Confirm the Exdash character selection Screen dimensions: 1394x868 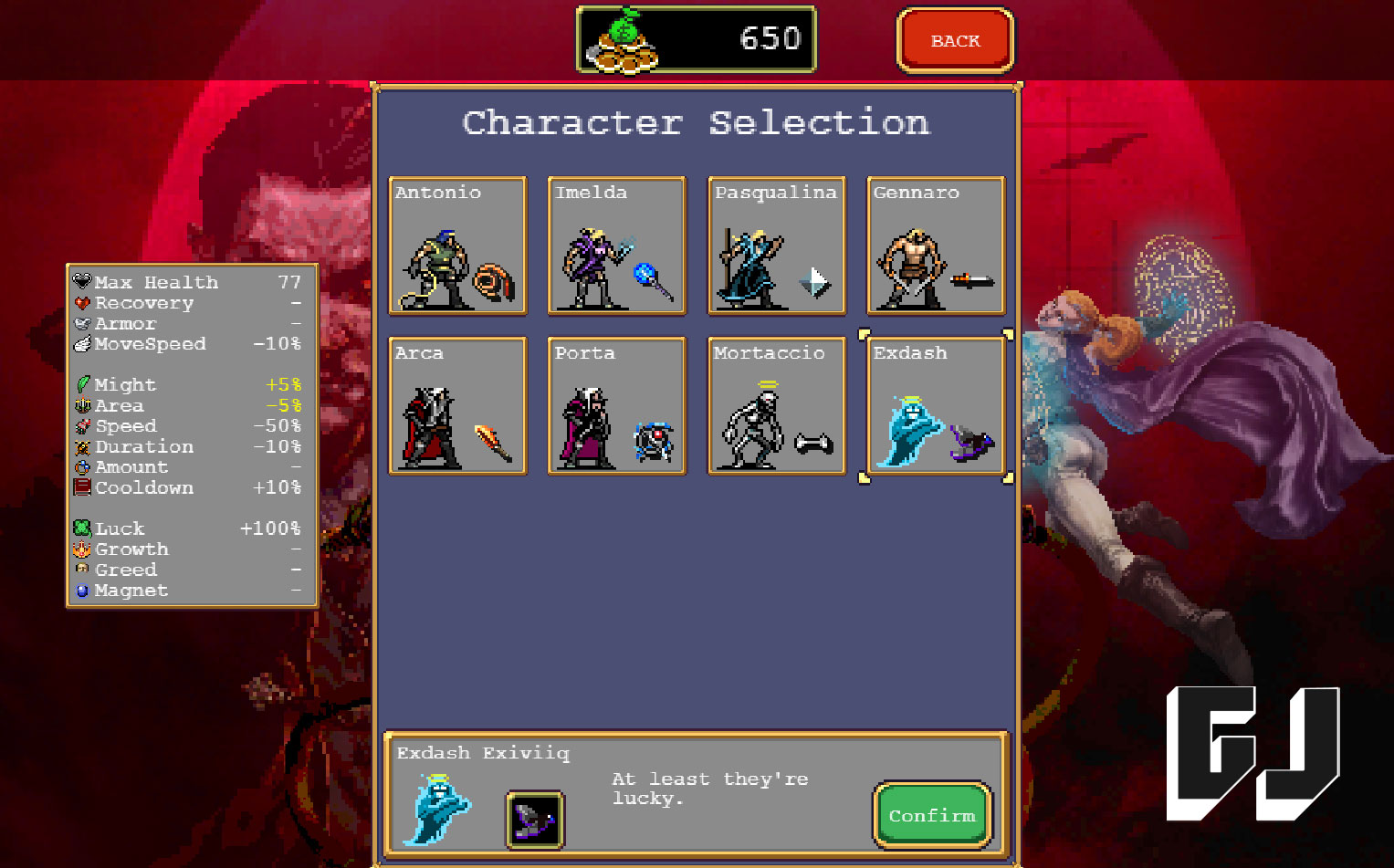coord(932,815)
